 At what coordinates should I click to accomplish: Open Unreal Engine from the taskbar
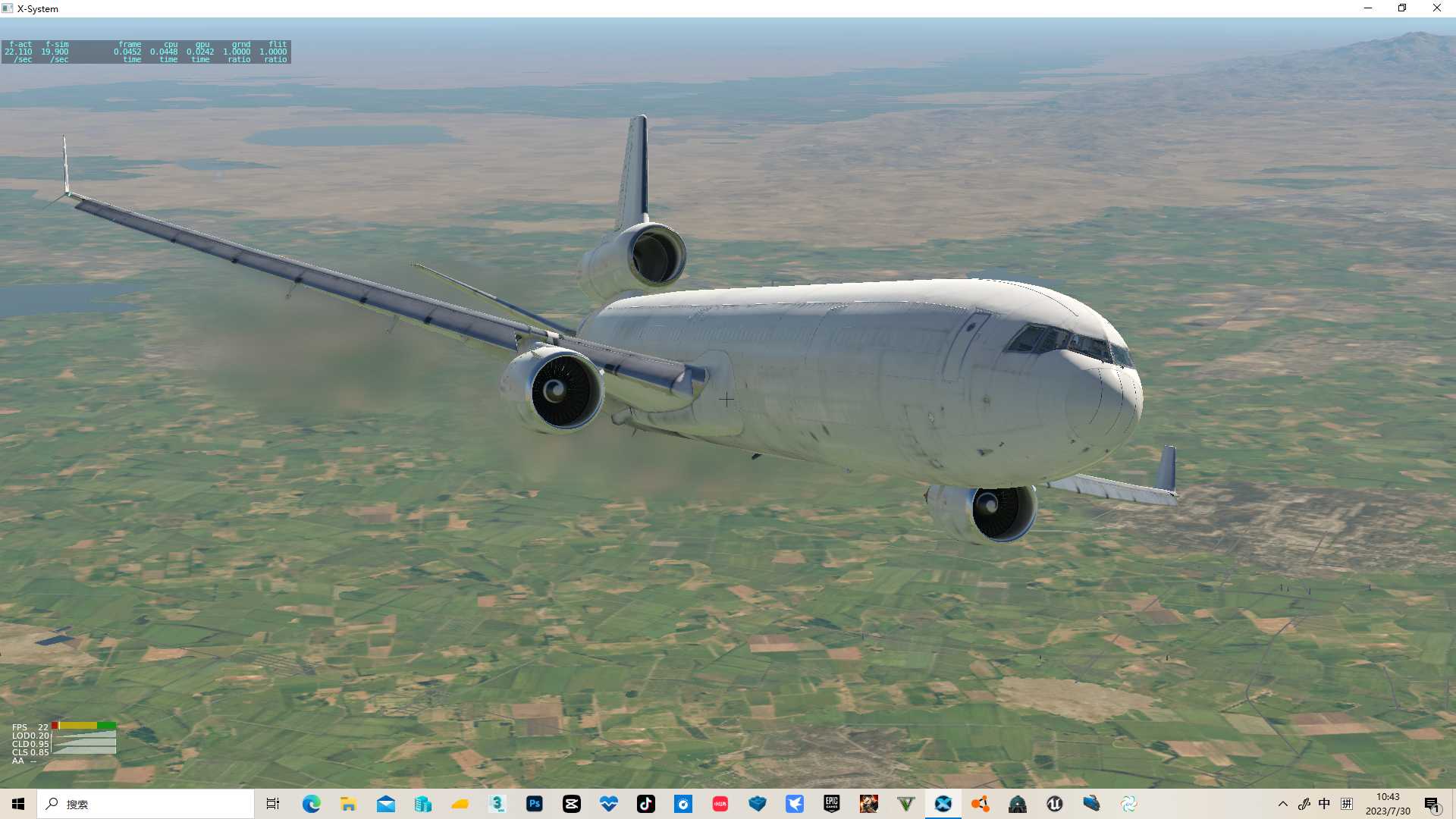tap(1054, 804)
